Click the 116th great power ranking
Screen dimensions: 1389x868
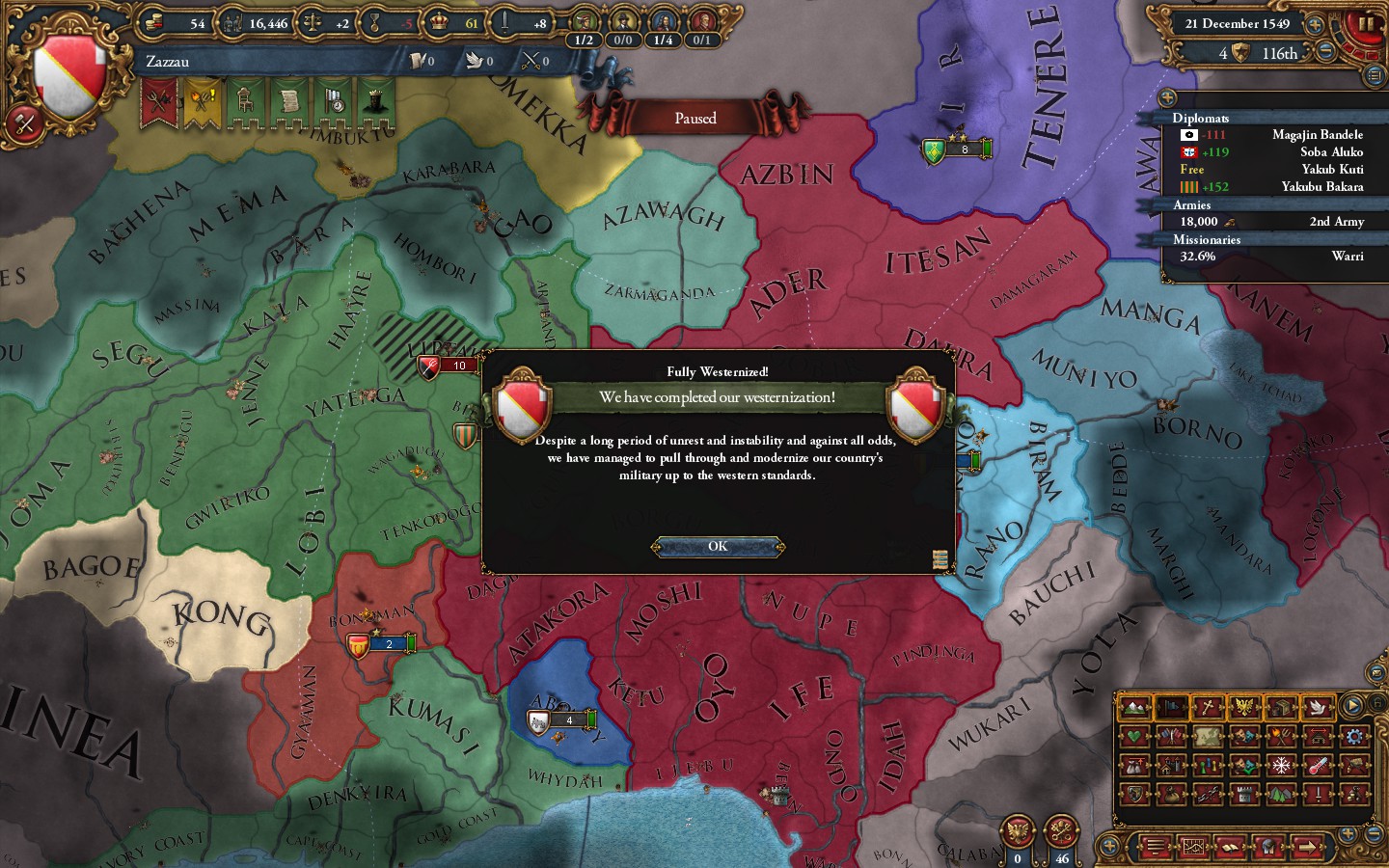[x=1280, y=53]
